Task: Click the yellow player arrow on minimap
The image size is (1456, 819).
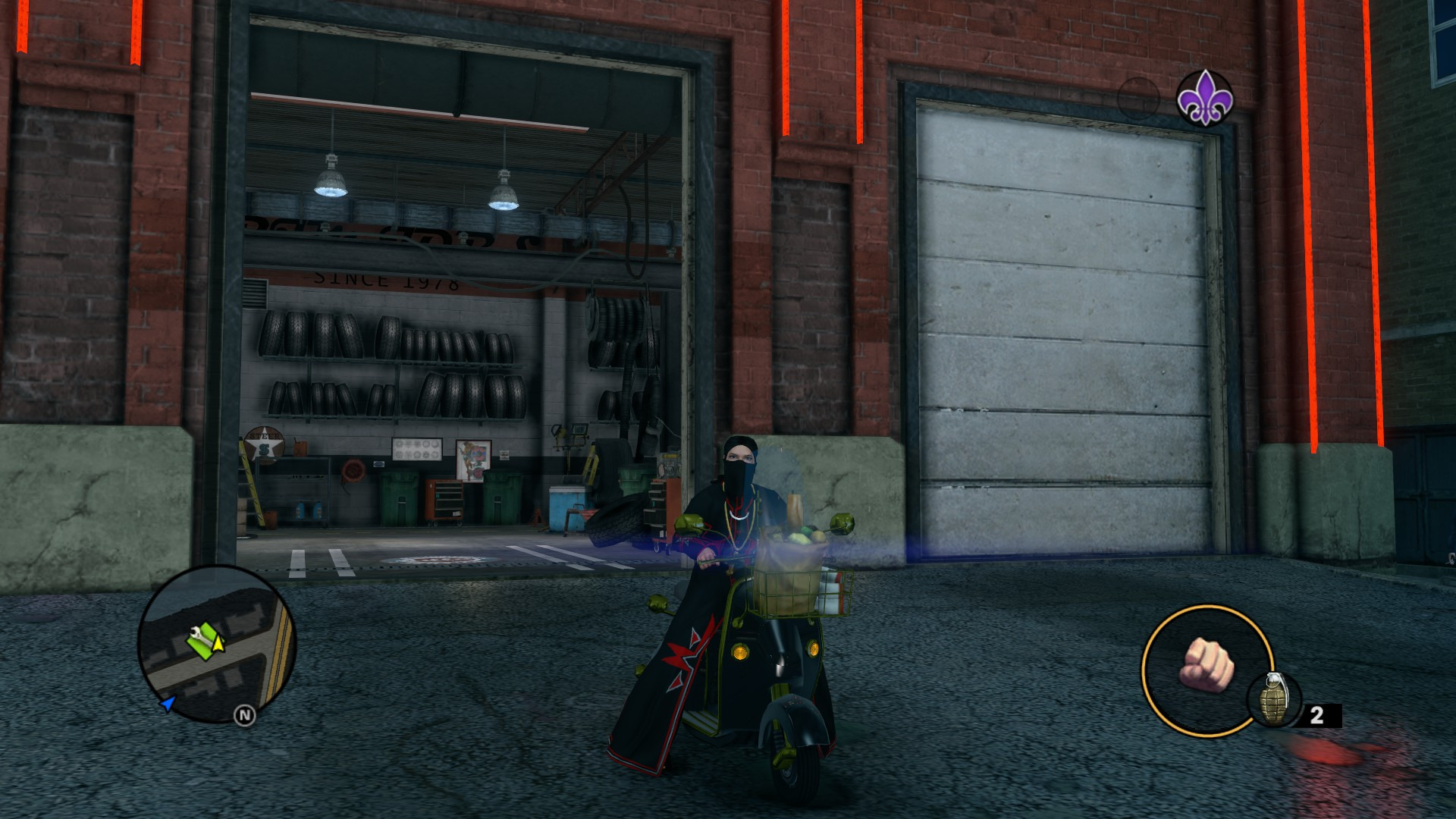Action: point(219,643)
